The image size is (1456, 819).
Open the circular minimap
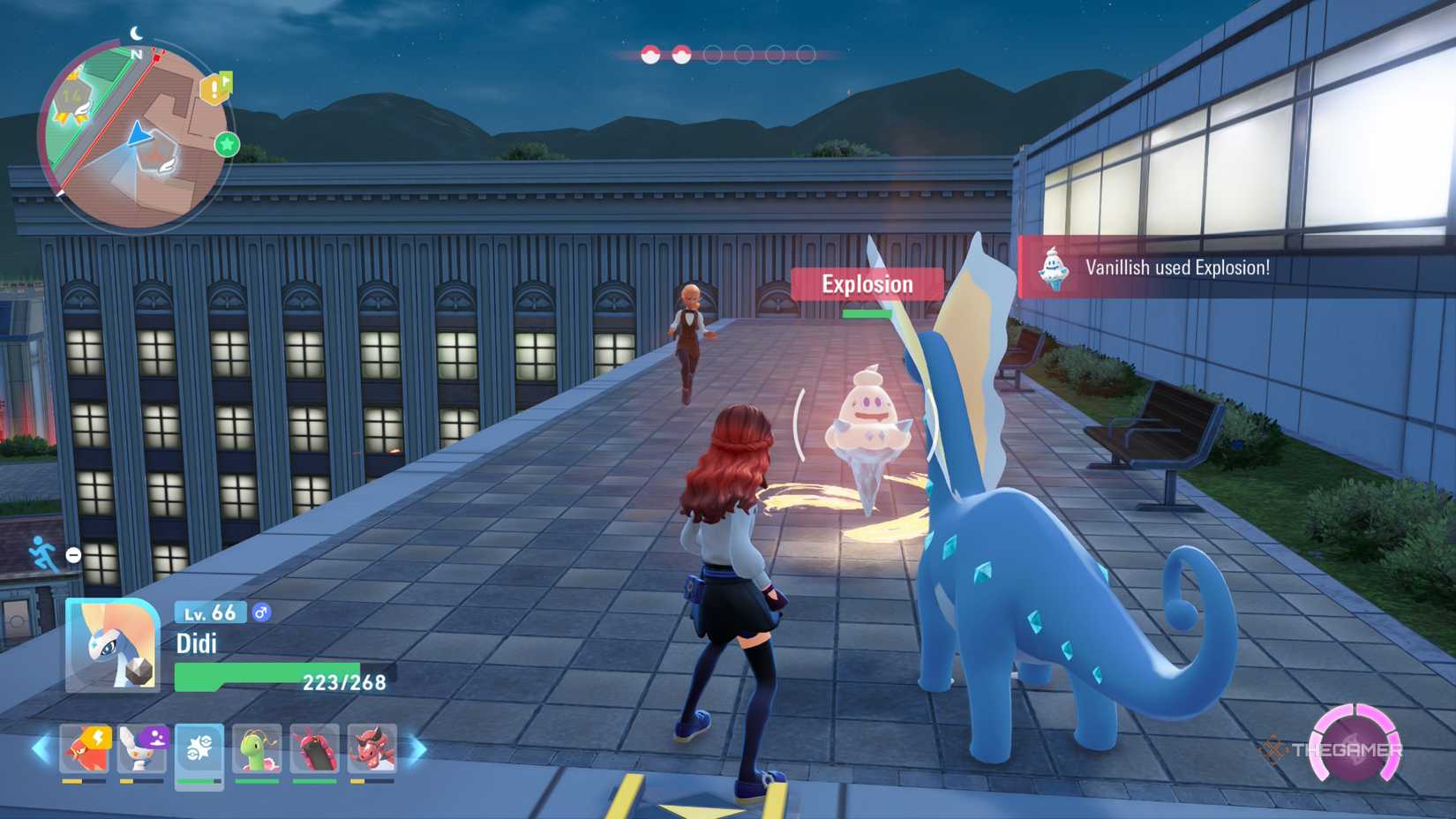(135, 135)
